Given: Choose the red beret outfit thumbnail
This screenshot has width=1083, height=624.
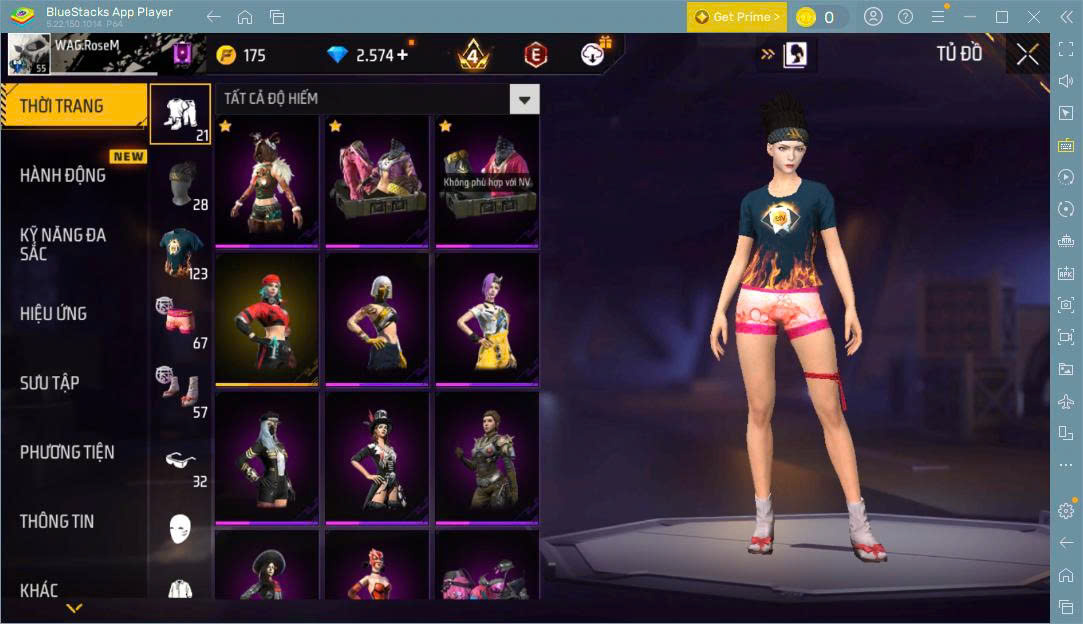Looking at the screenshot, I should (267, 319).
